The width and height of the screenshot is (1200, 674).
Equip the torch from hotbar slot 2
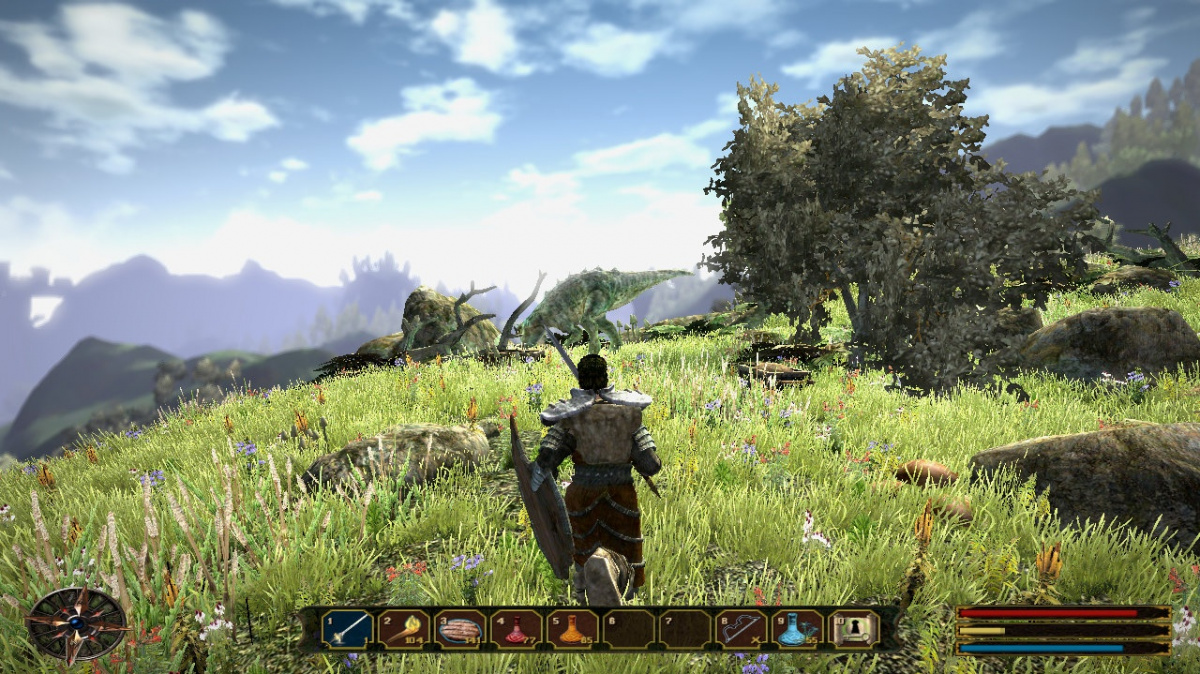(x=403, y=629)
